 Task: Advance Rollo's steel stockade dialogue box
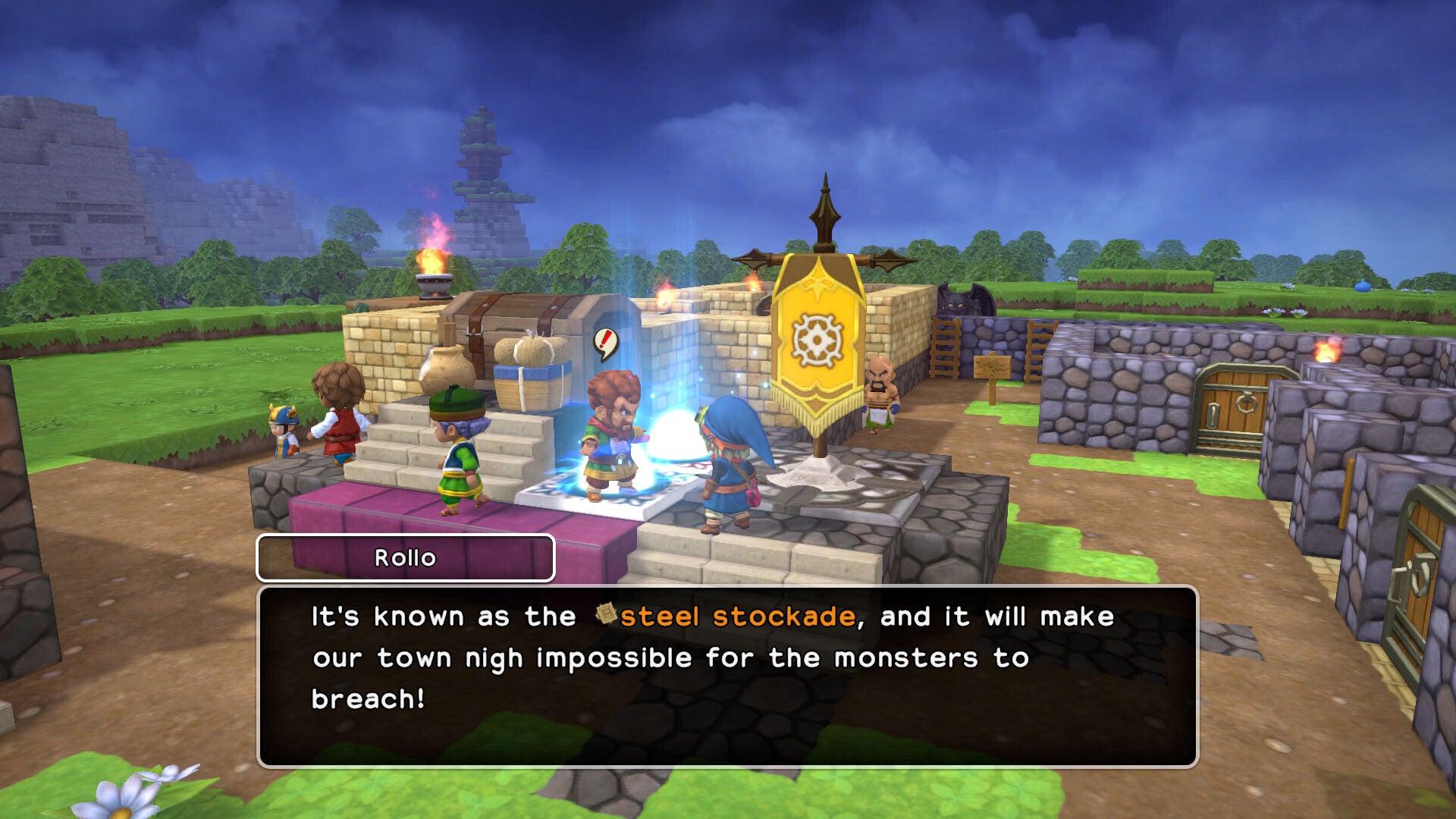(727, 676)
